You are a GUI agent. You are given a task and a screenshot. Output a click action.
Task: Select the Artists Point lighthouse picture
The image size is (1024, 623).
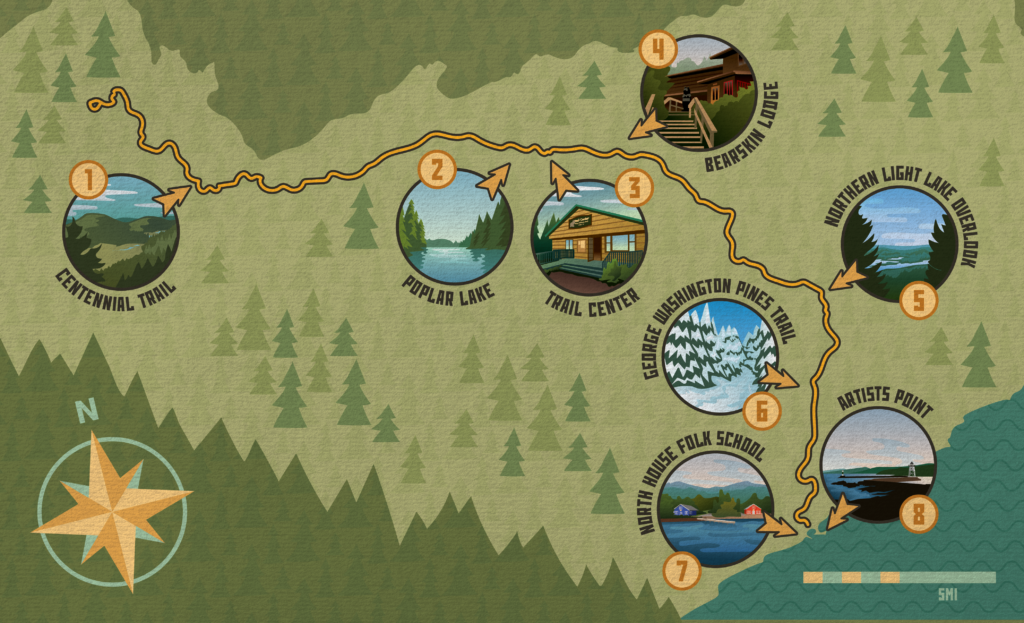point(877,466)
